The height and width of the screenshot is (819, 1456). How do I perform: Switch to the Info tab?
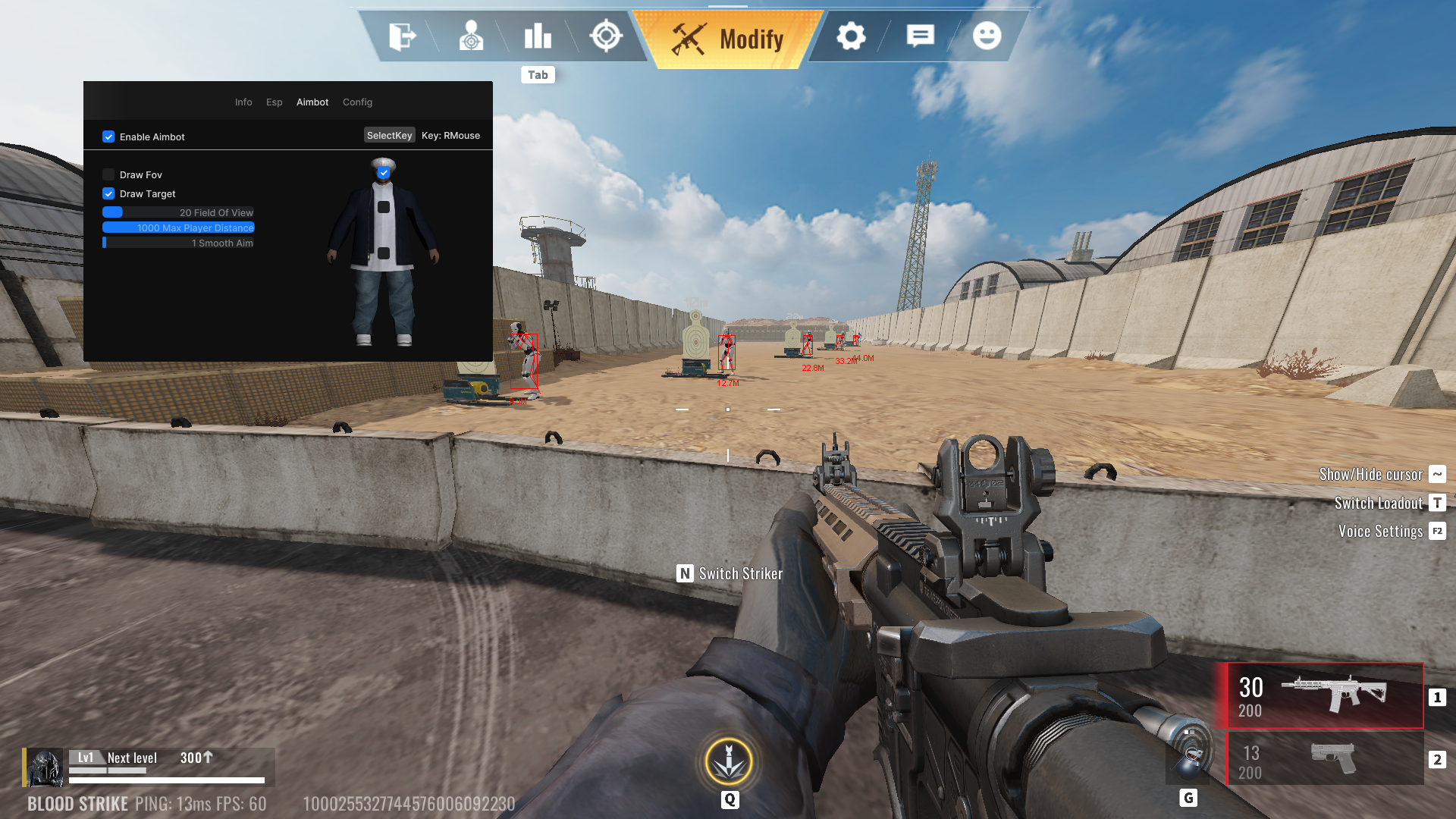(243, 102)
